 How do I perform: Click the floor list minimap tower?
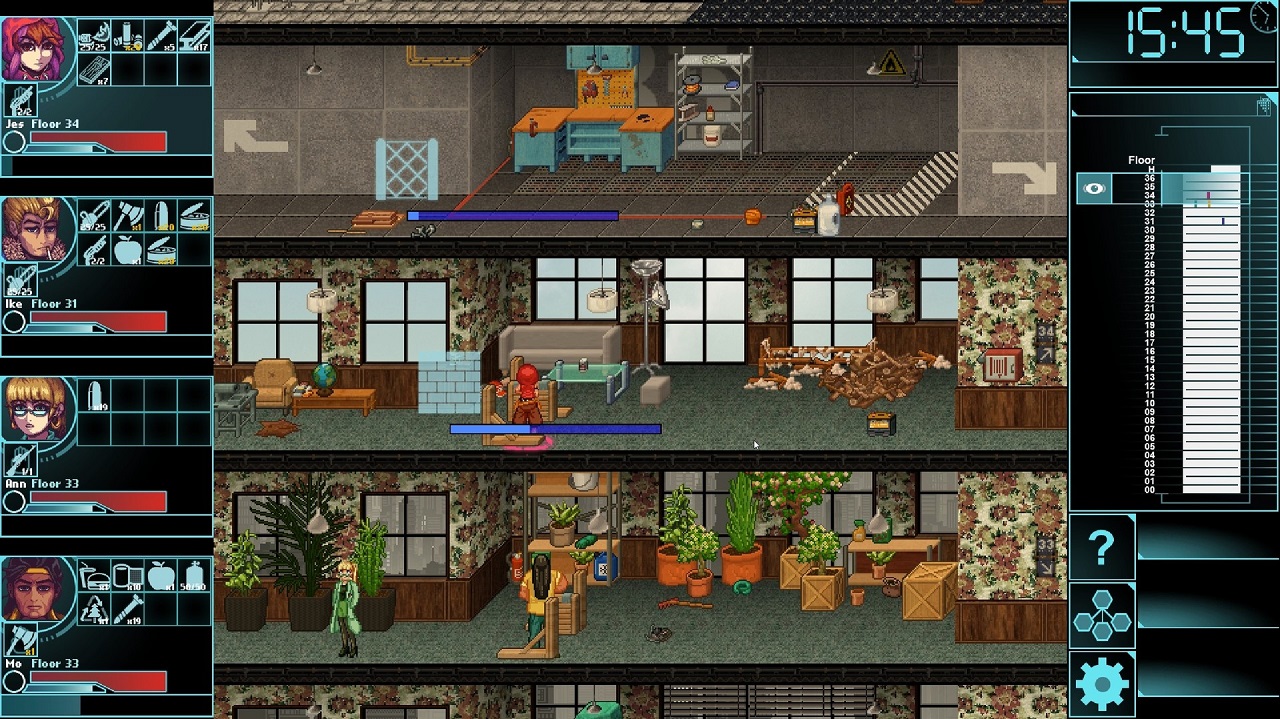pos(1211,330)
